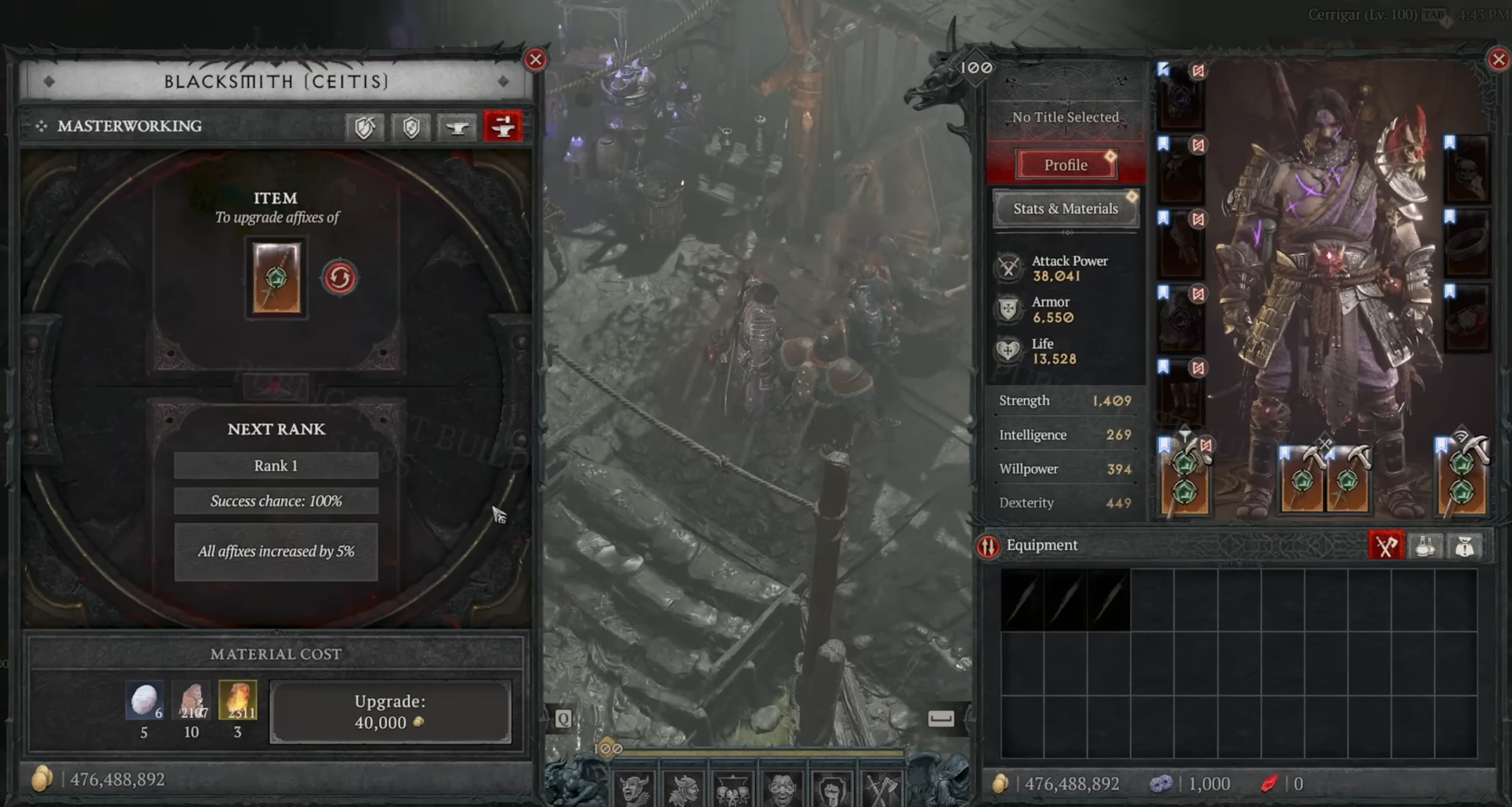
Task: Close the character inventory panel
Action: click(x=1498, y=60)
